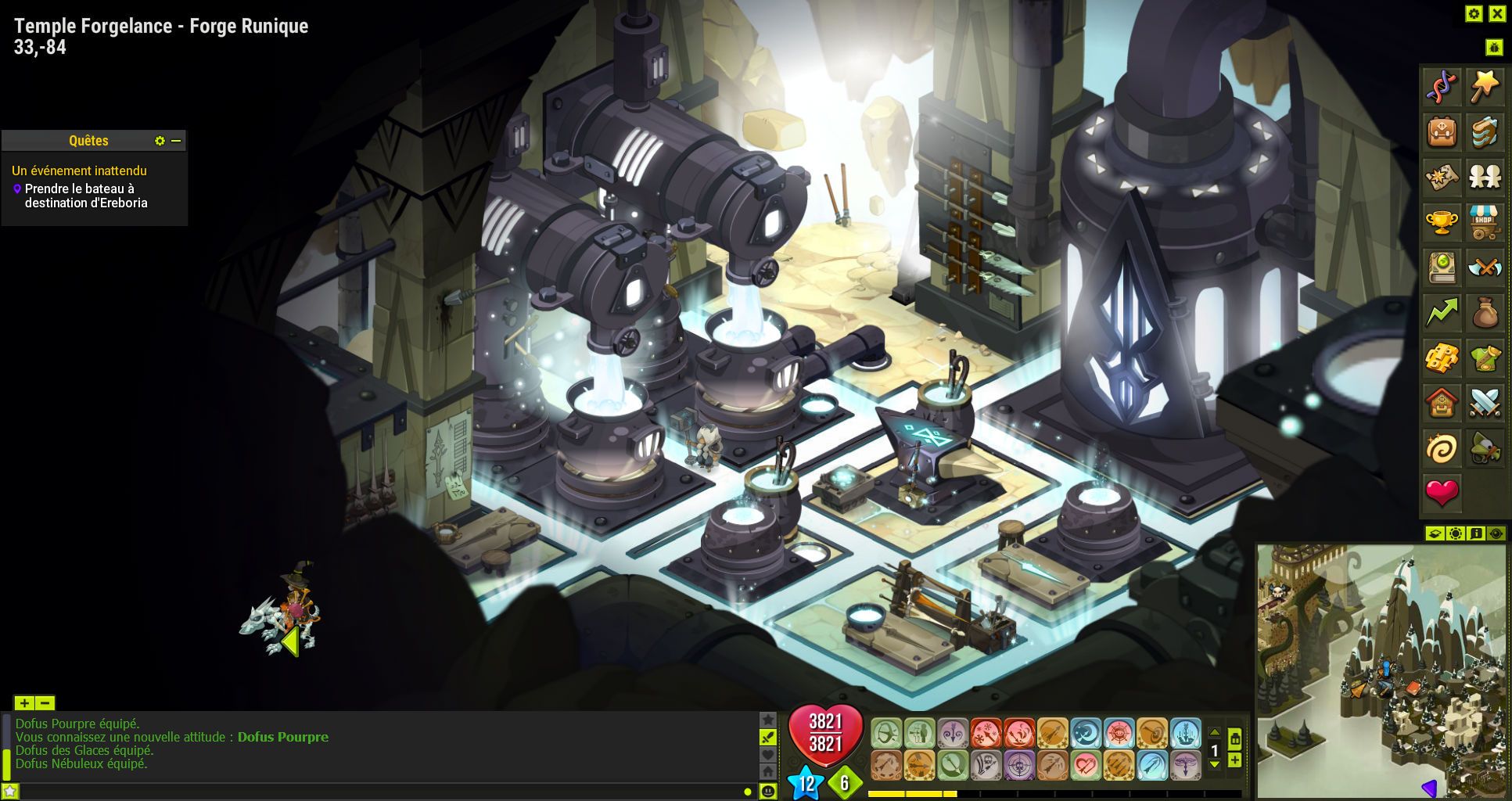Open the crossed swords menu icon
The width and height of the screenshot is (1512, 801).
click(x=1484, y=403)
